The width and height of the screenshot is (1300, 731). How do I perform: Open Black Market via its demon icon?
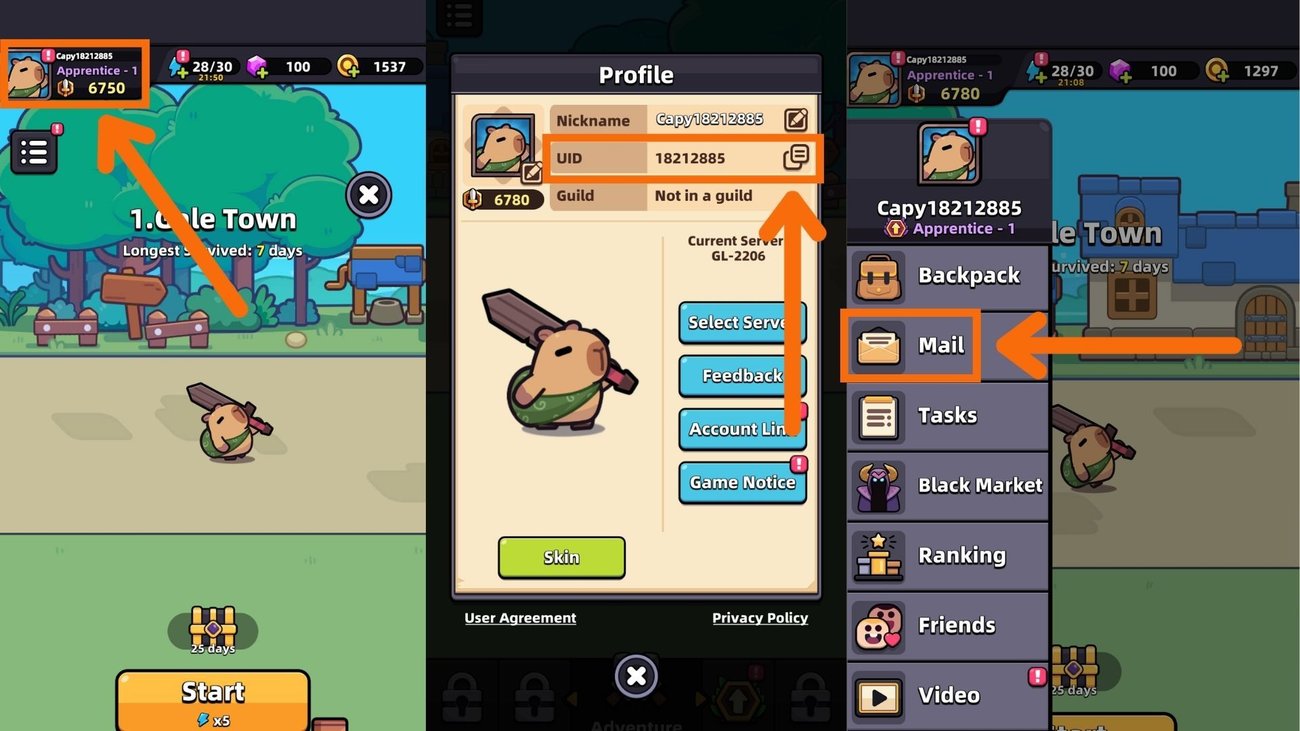[x=879, y=486]
